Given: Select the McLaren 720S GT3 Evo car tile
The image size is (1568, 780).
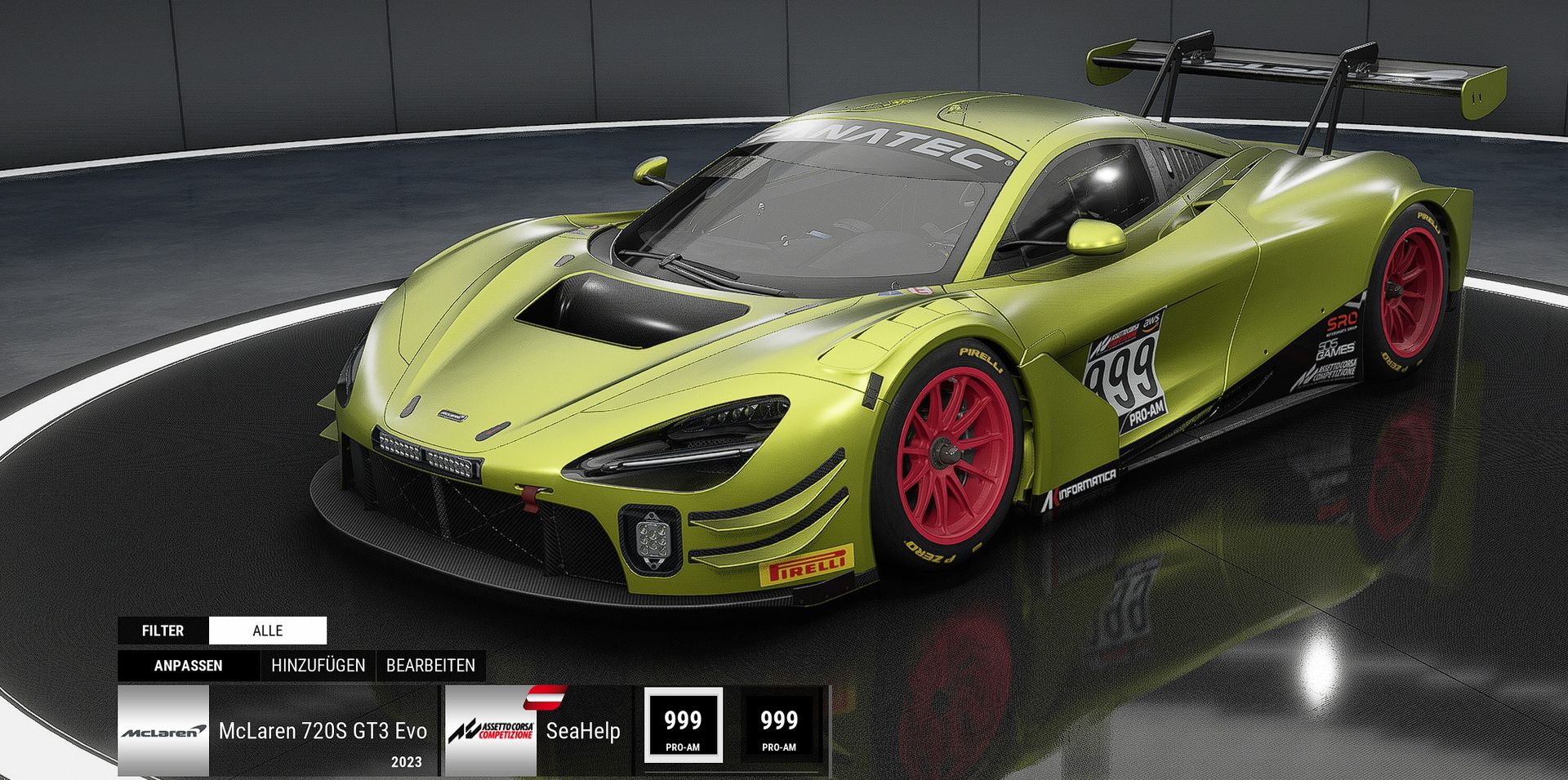Looking at the screenshot, I should [x=278, y=730].
